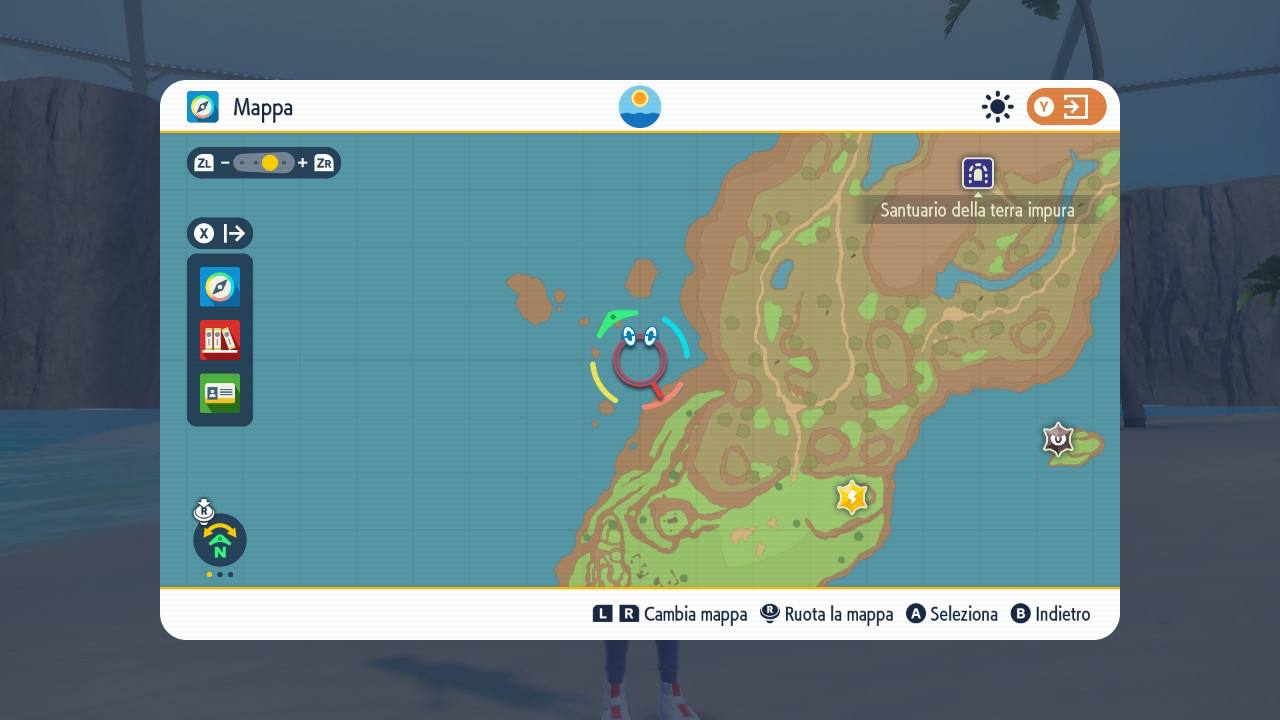Click the sun weather icon

tap(997, 107)
